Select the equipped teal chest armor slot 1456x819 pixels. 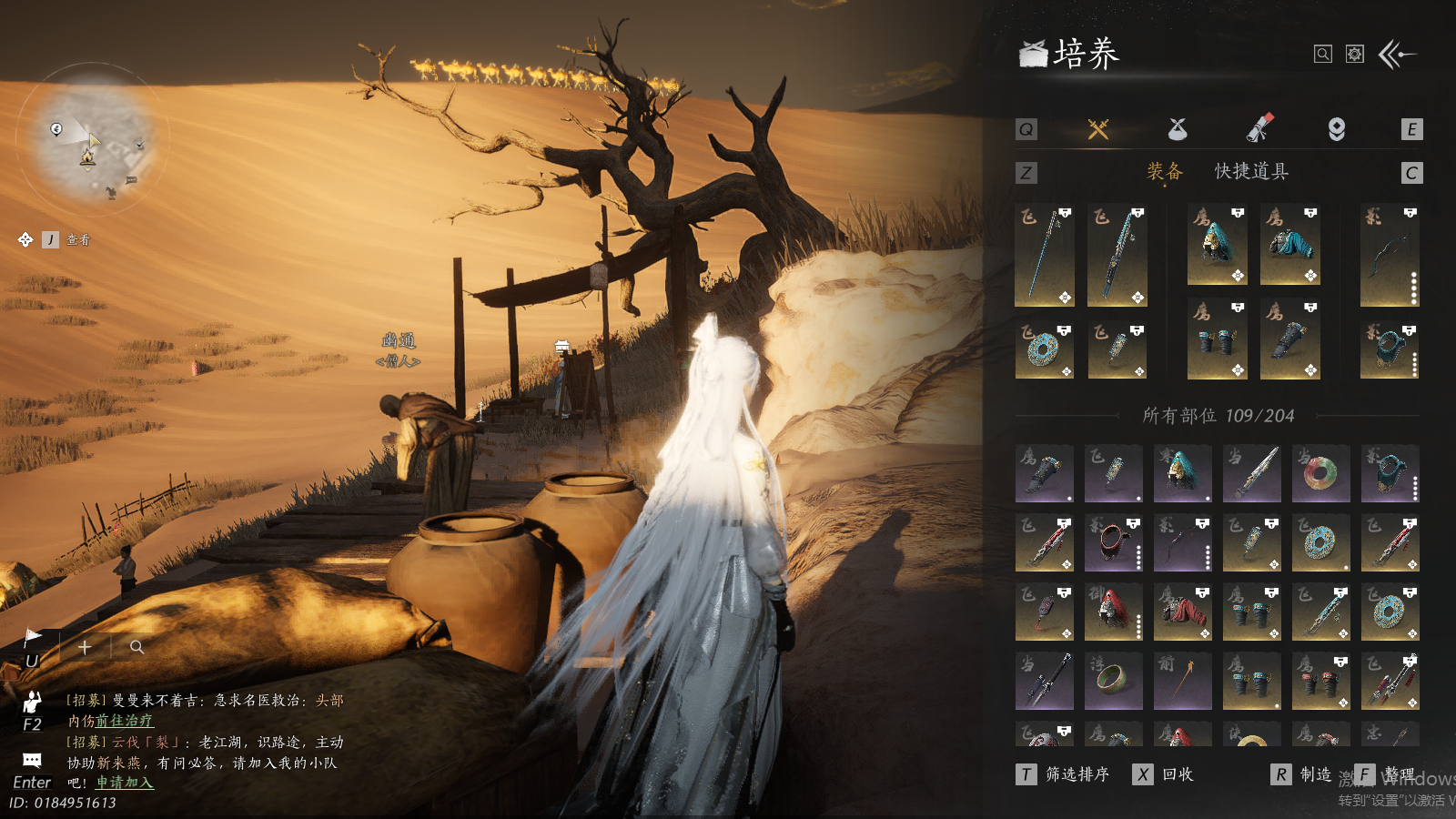click(x=1289, y=245)
